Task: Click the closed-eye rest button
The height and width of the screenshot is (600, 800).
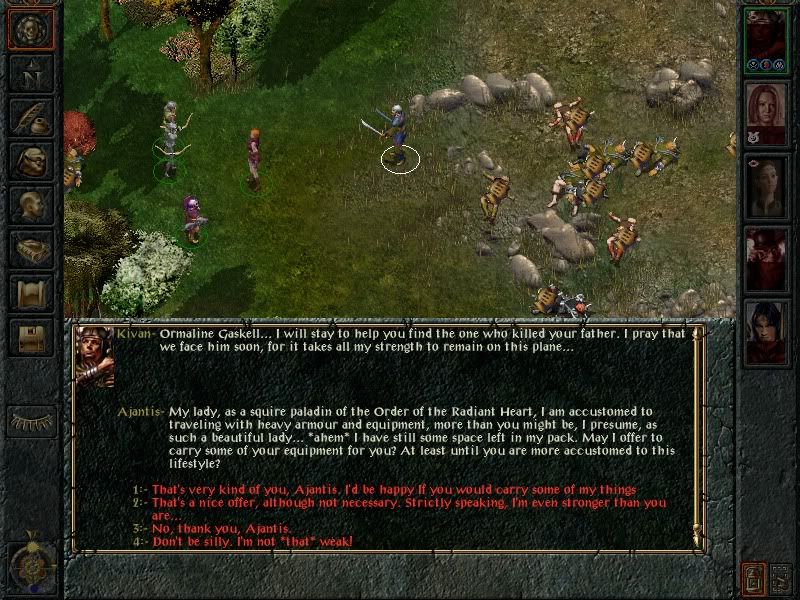Action: [x=31, y=420]
